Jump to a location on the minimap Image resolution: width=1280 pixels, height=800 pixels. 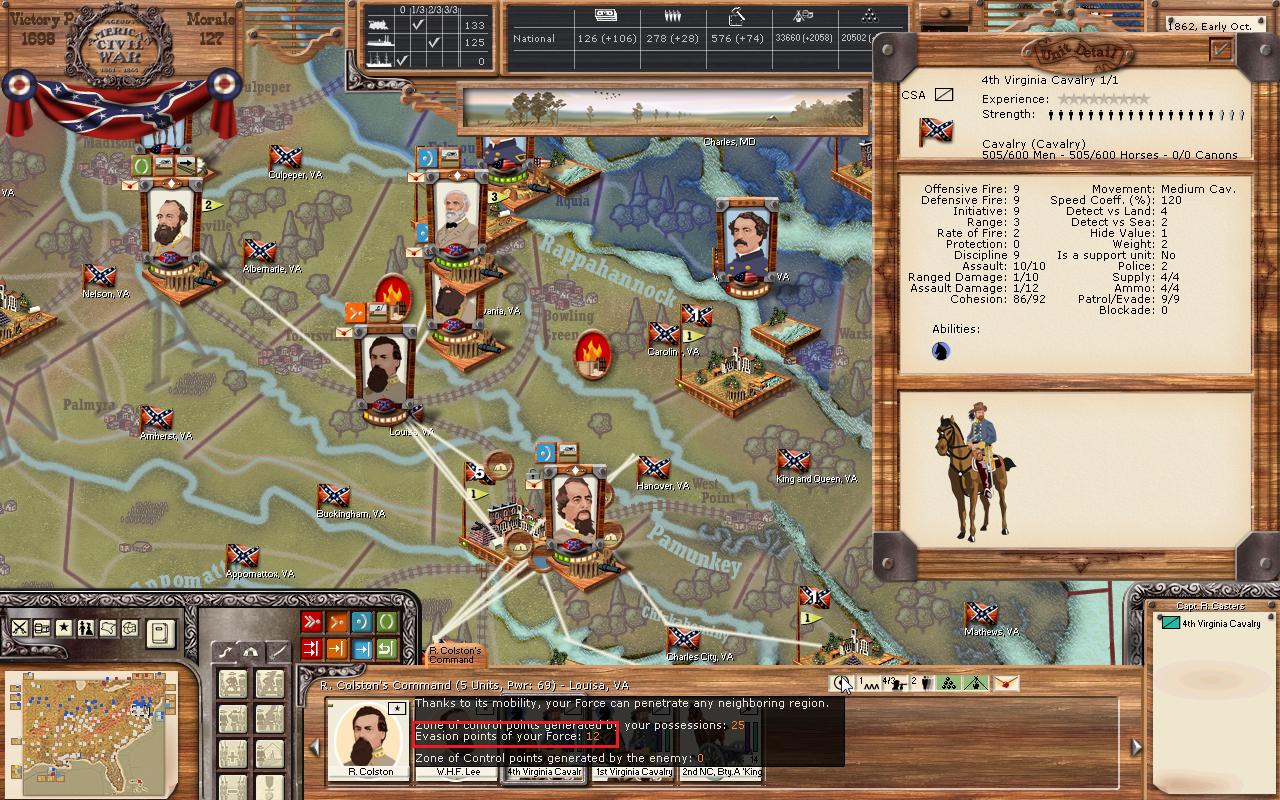[90, 720]
